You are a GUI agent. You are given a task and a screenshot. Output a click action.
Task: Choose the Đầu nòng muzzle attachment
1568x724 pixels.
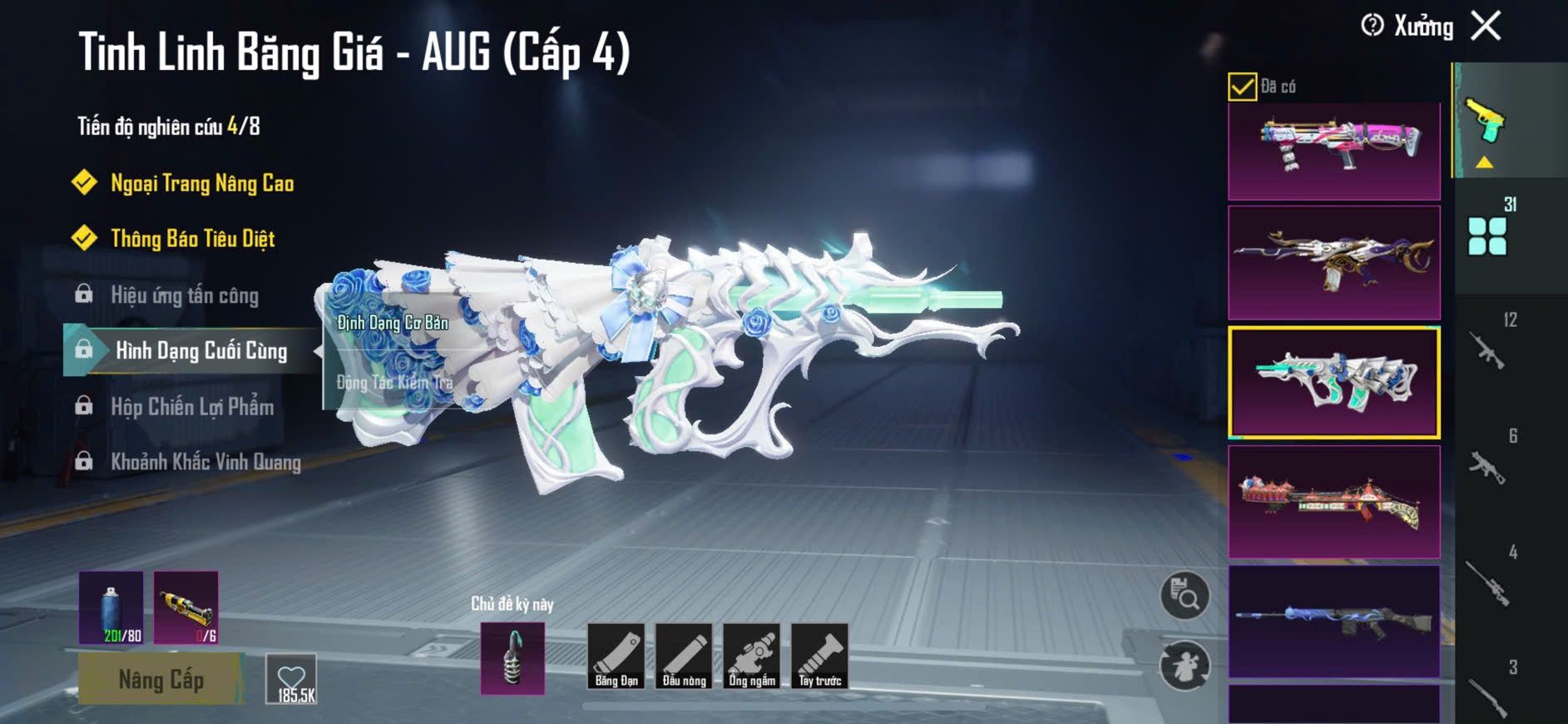[684, 657]
